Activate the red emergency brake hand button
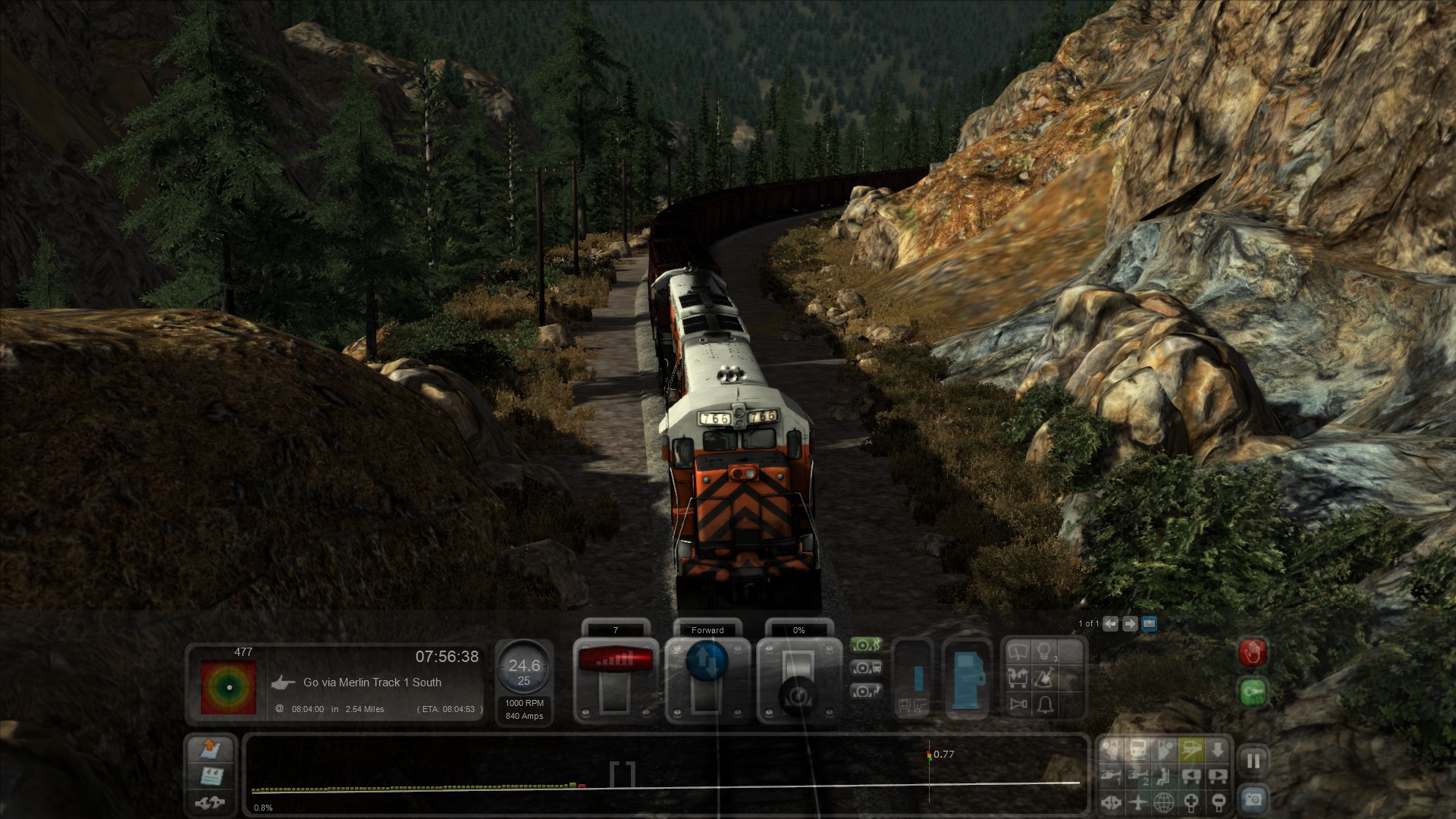The width and height of the screenshot is (1456, 819). coord(1253,652)
